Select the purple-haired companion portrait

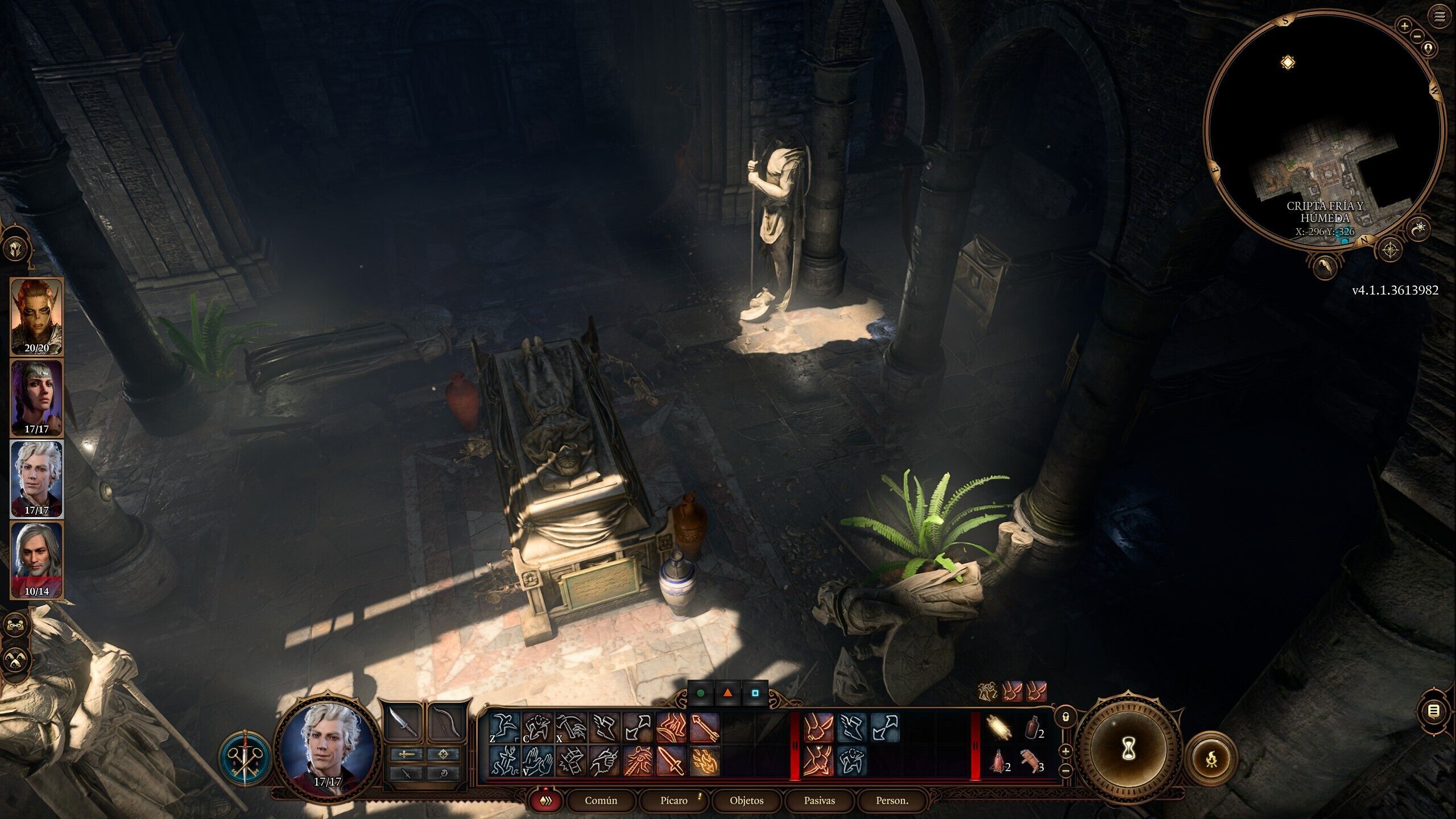coord(36,397)
